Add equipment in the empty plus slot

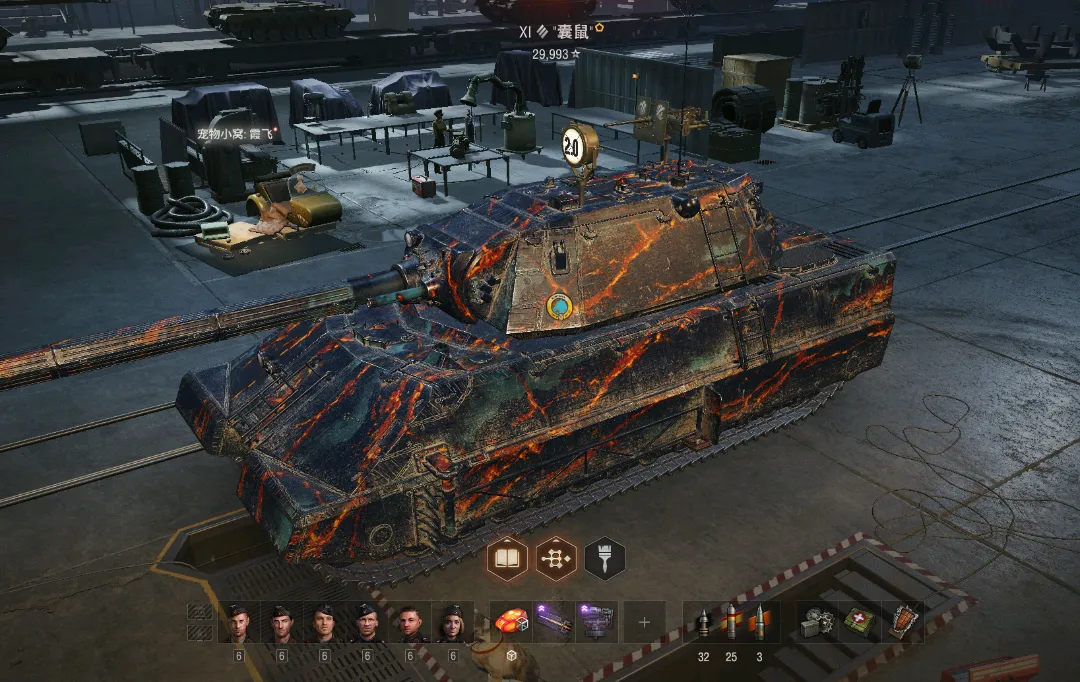coord(644,622)
